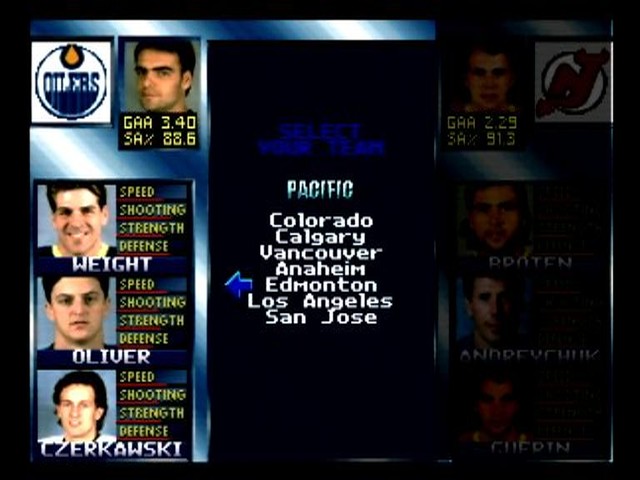Pick San Jose from the team list
The height and width of the screenshot is (480, 640).
[x=320, y=317]
